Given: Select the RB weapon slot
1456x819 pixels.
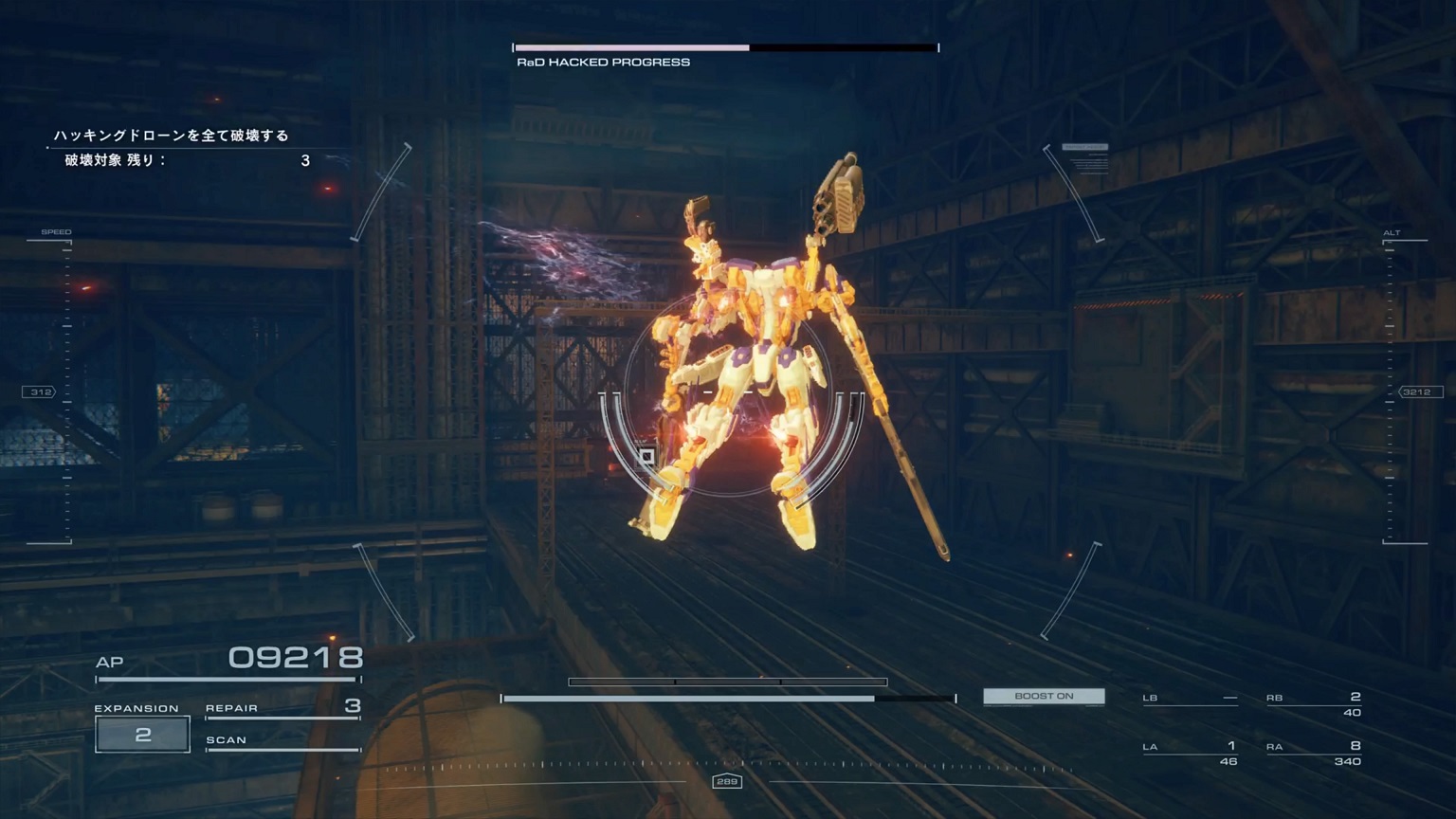Looking at the screenshot, I should click(x=1314, y=703).
